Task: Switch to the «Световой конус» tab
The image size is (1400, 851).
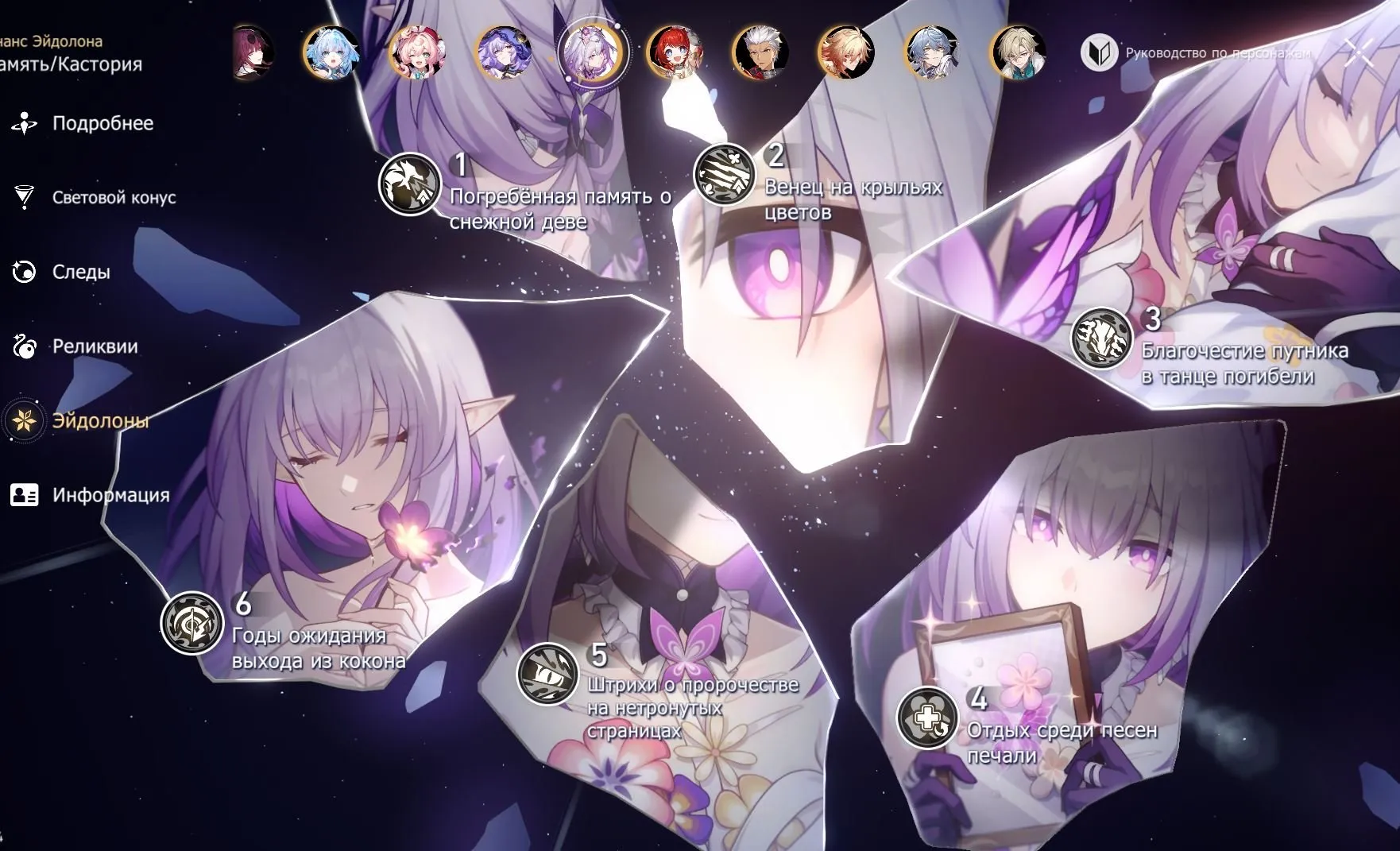Action: (x=115, y=198)
